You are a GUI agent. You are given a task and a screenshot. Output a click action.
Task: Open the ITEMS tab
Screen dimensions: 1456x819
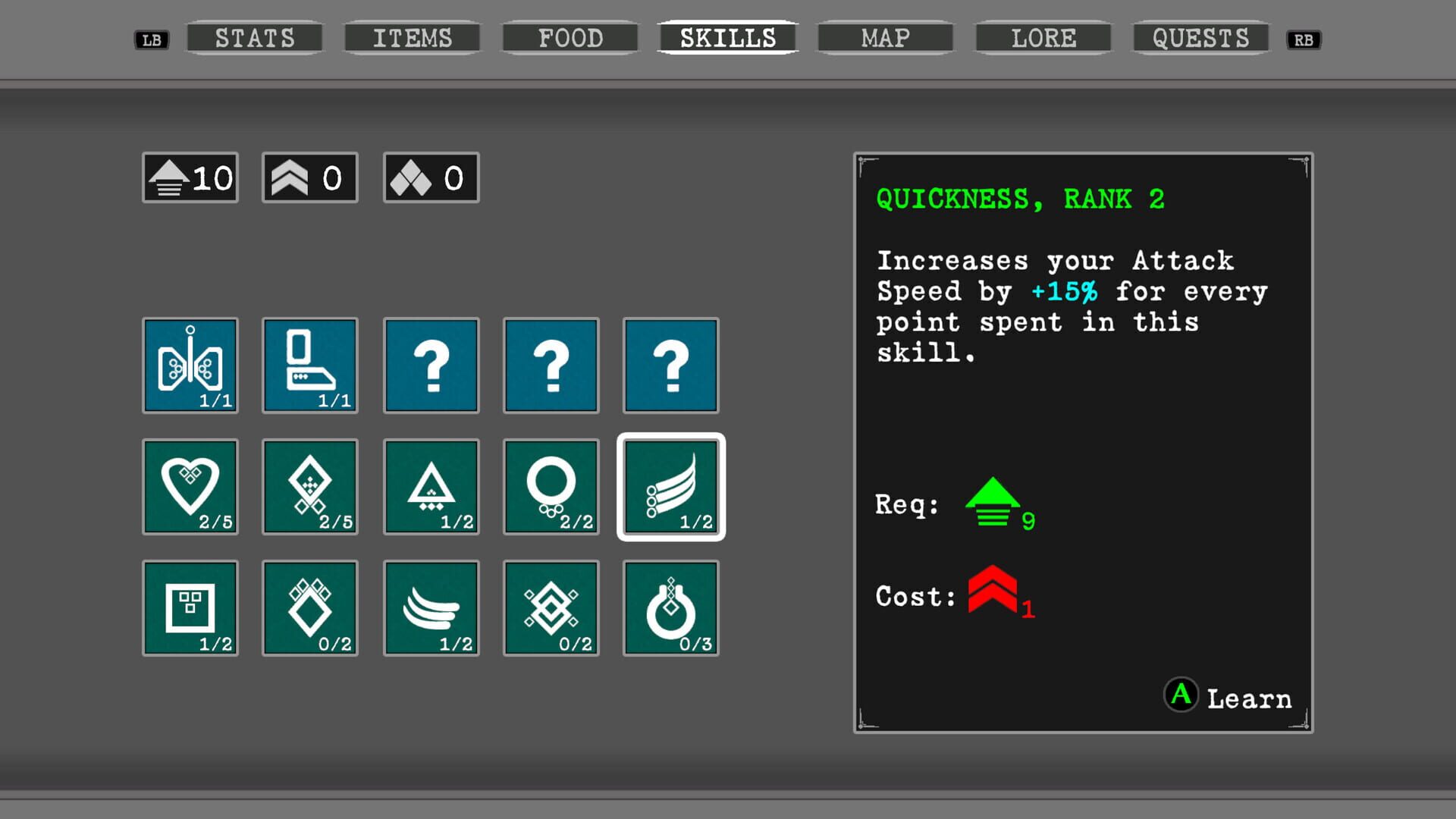[x=412, y=38]
